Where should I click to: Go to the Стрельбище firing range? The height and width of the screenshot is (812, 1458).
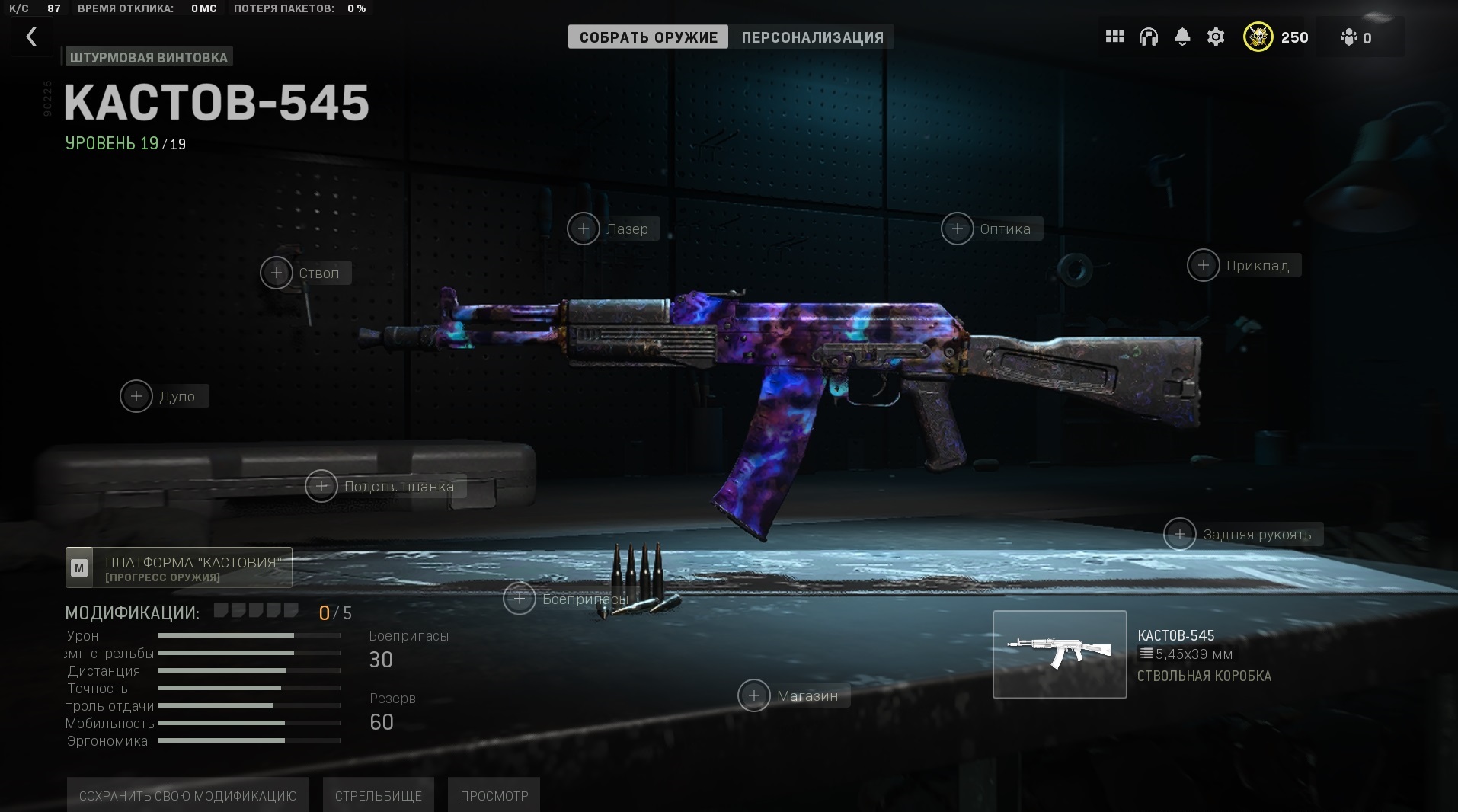click(379, 795)
